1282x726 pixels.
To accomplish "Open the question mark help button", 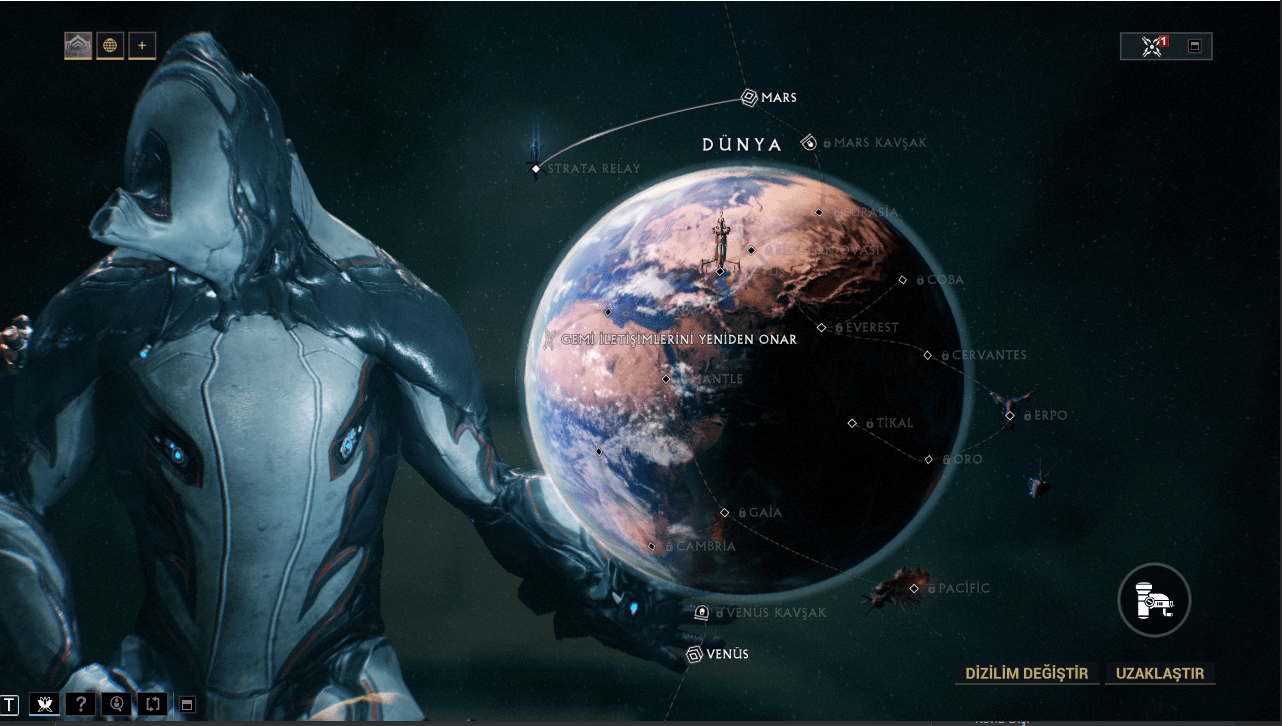I will [80, 704].
